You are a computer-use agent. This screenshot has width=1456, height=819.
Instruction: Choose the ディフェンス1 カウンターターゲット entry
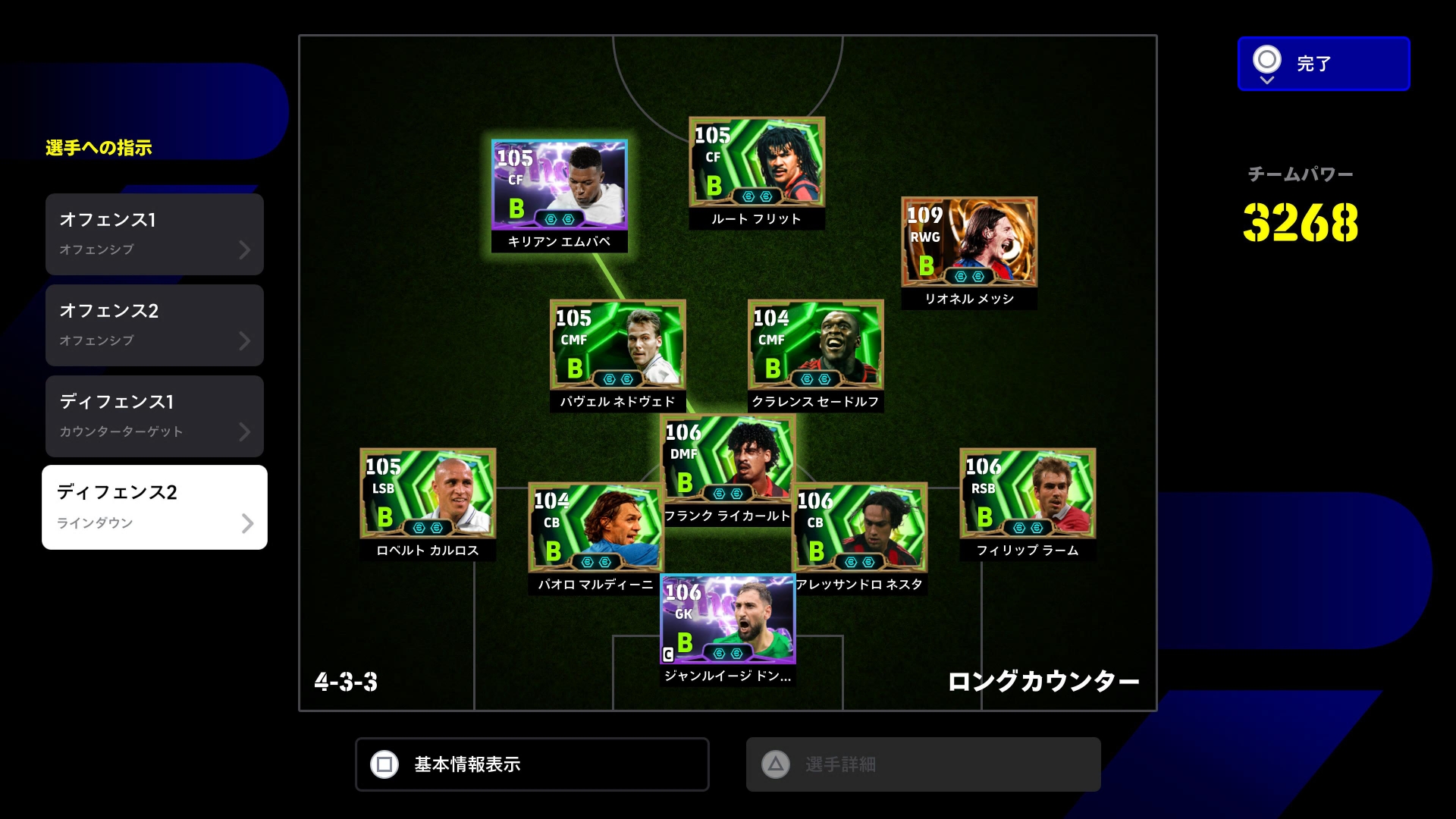pos(155,416)
